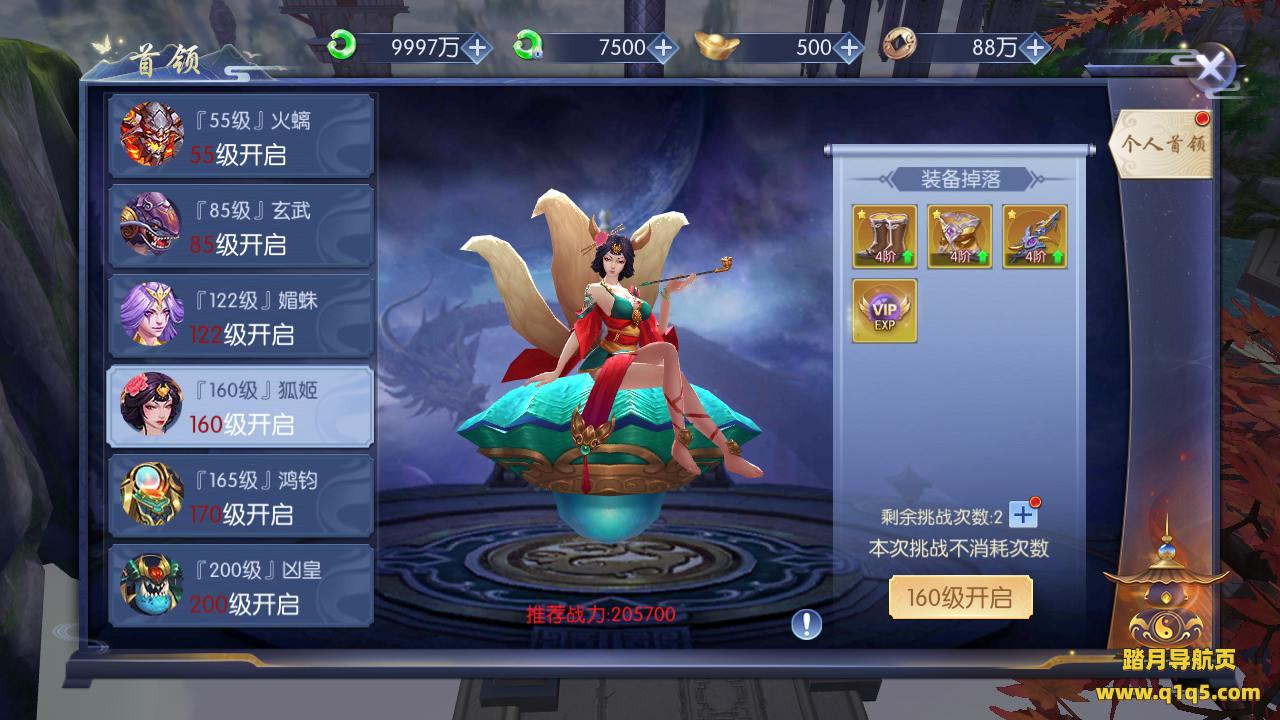1280x720 pixels.
Task: Add gold ingots with plus button
Action: pos(848,47)
